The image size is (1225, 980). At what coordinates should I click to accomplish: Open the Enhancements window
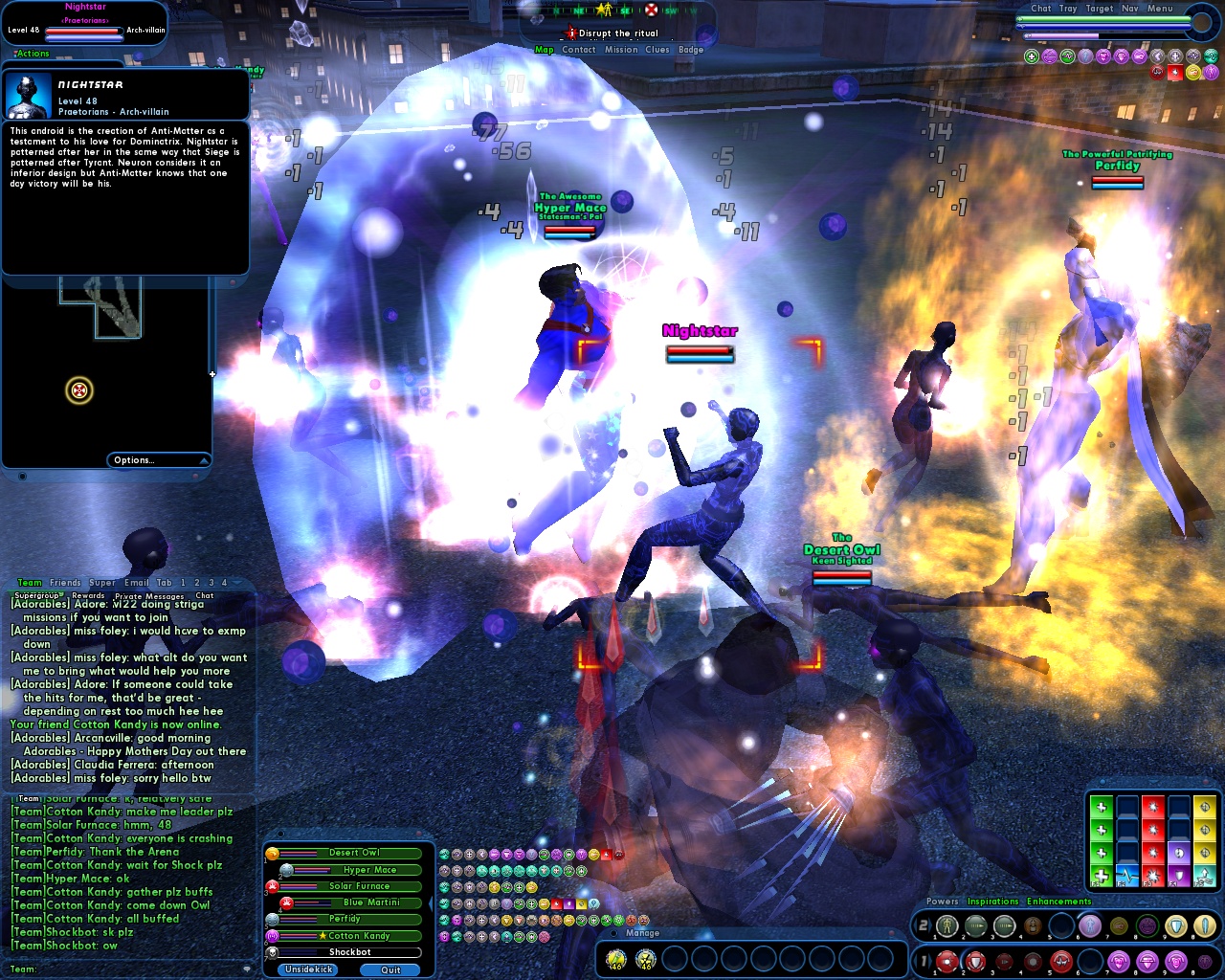1058,902
